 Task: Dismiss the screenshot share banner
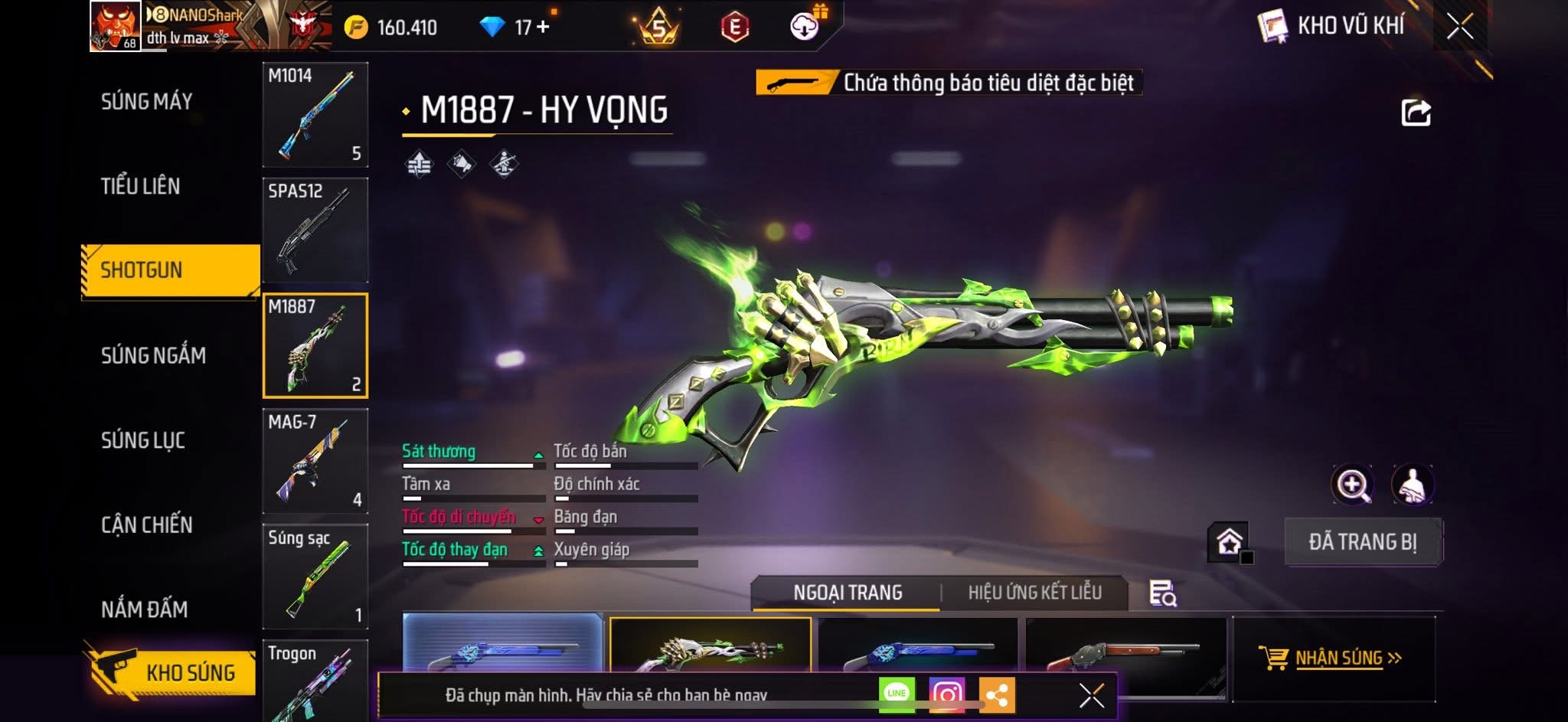1091,695
